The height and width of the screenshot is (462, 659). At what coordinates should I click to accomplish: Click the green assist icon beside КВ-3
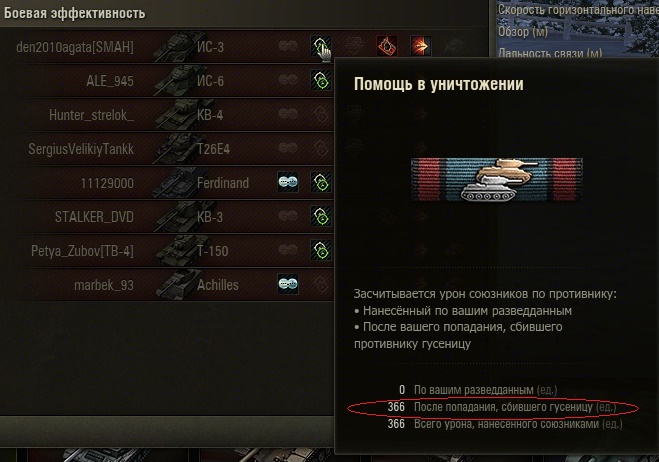321,216
